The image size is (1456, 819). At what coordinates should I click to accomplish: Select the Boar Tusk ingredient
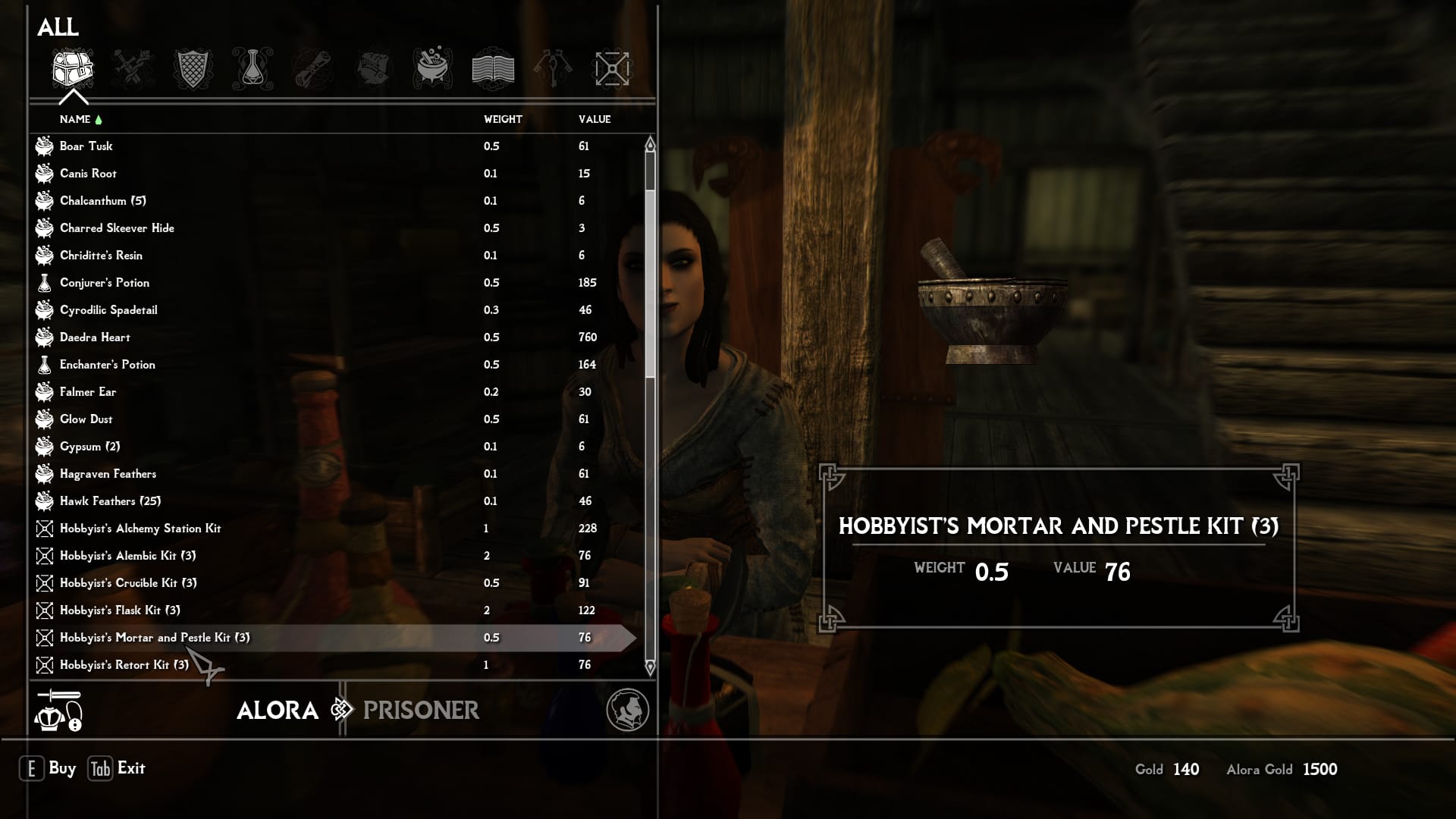(86, 146)
